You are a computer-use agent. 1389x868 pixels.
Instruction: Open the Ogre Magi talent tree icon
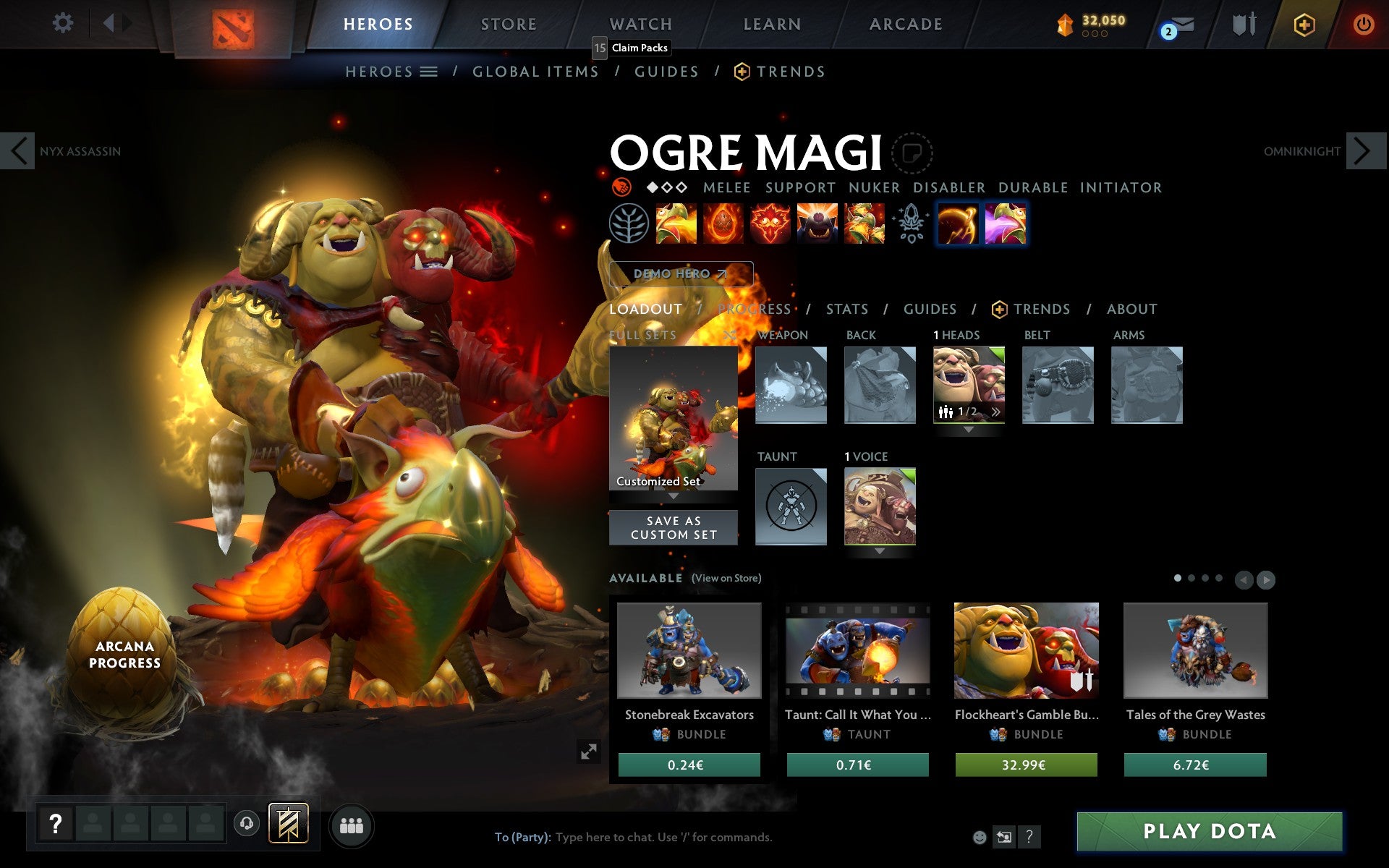coord(628,224)
